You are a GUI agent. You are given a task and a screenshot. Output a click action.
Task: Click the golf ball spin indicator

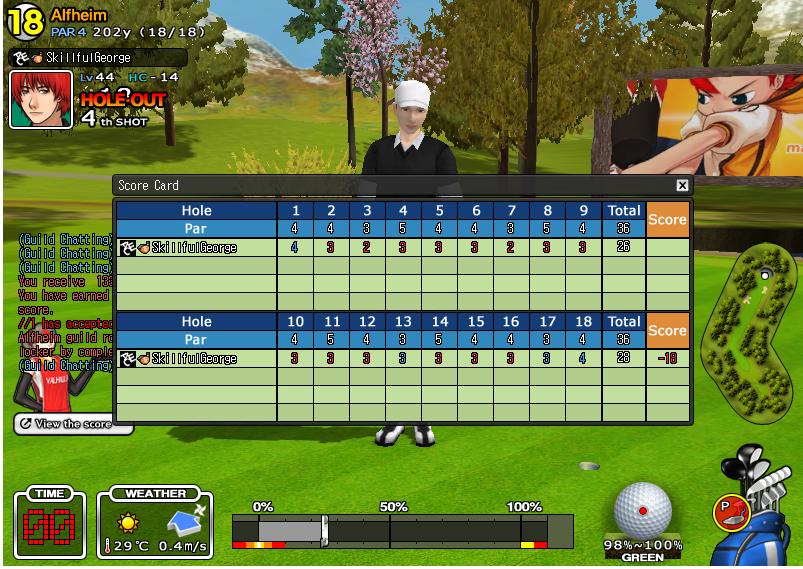pos(642,511)
